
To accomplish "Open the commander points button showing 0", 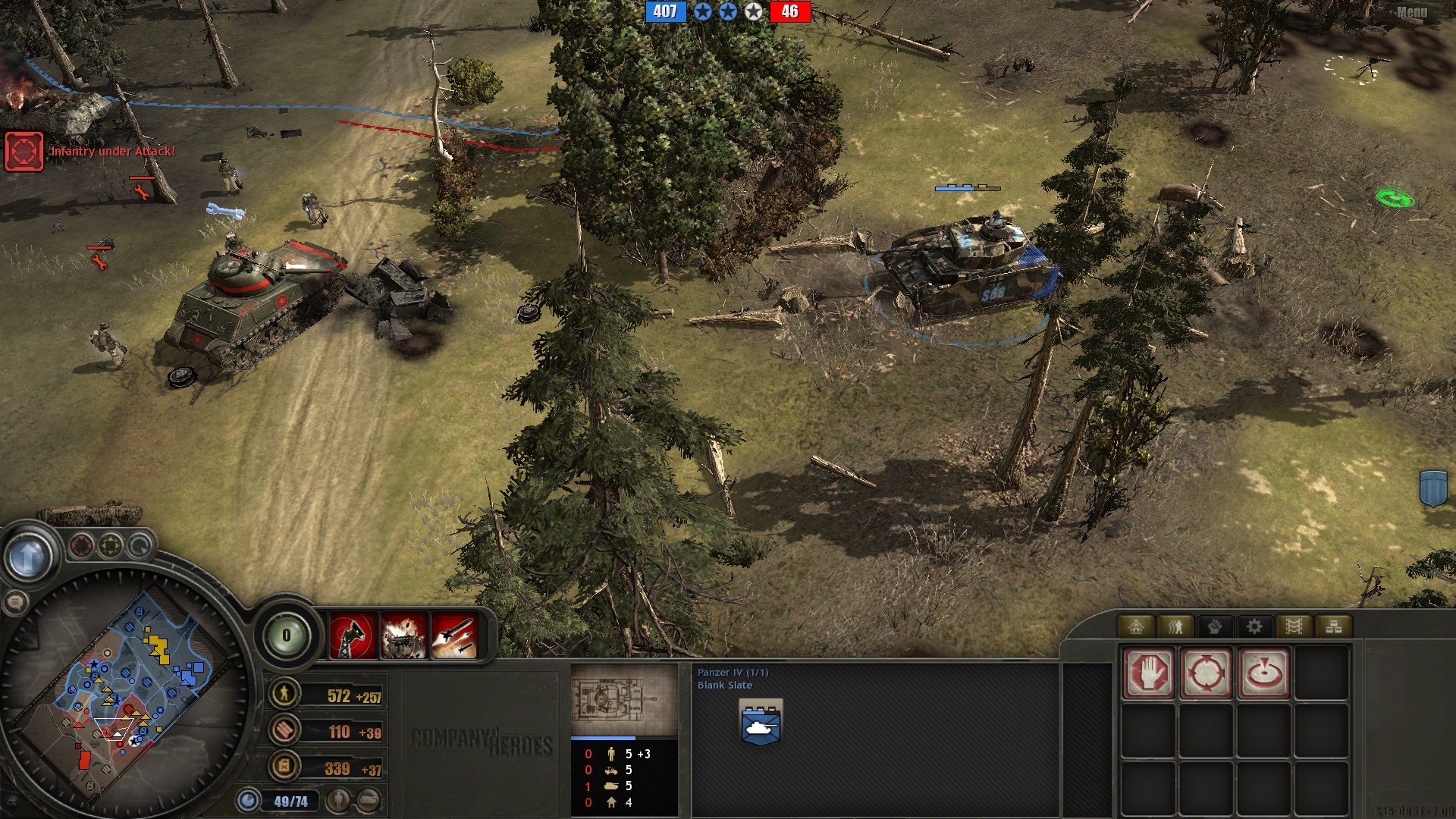I will tap(286, 635).
